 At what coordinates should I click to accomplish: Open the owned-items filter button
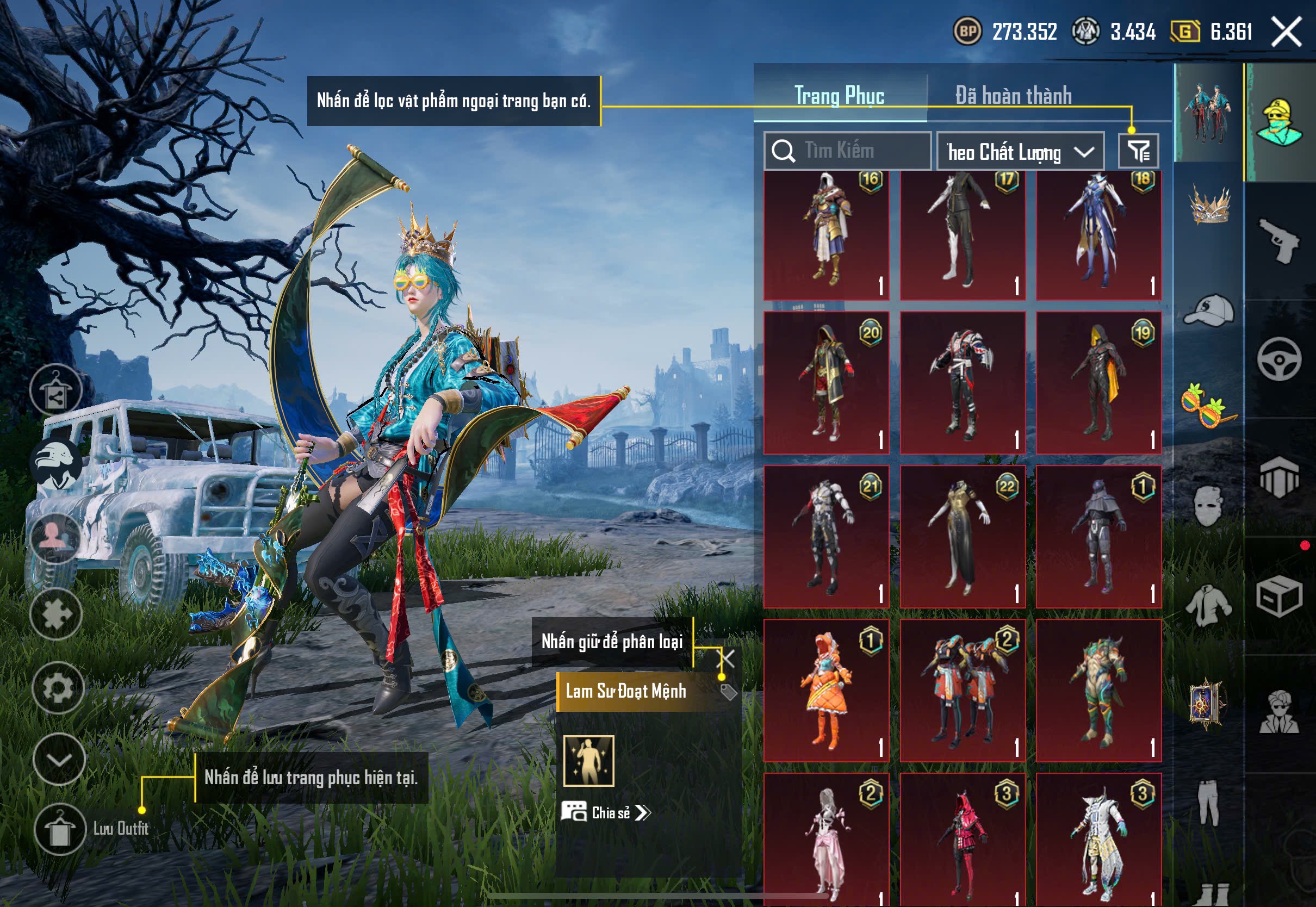[x=1138, y=151]
